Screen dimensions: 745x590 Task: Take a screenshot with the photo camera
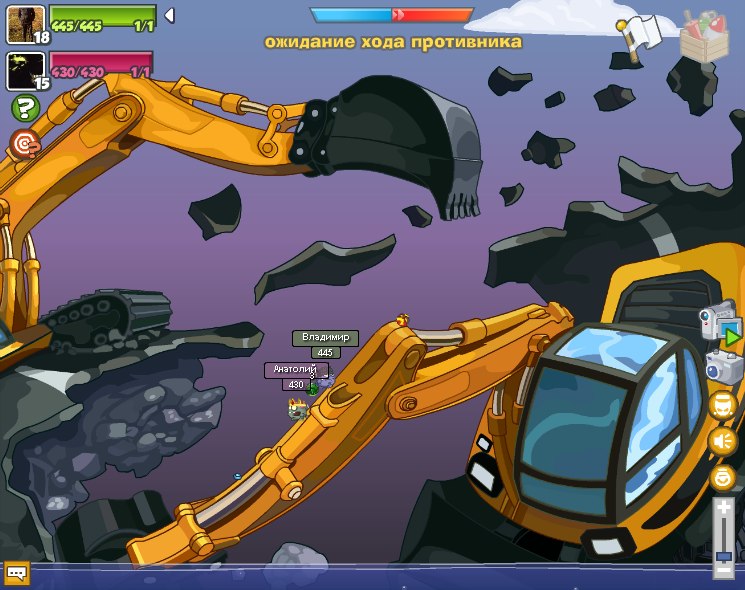click(722, 366)
